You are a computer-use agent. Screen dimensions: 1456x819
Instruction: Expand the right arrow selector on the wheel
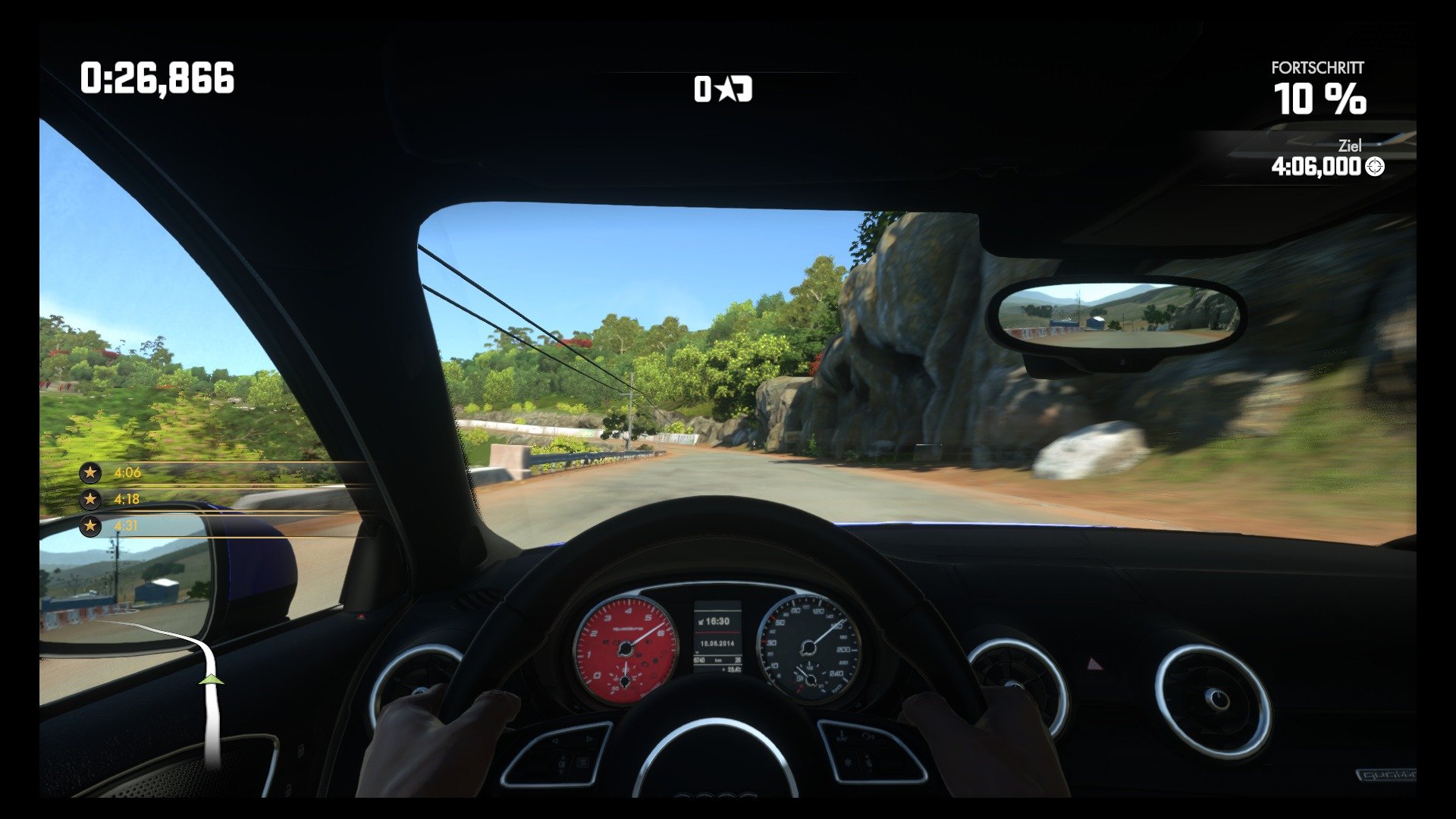tap(589, 739)
